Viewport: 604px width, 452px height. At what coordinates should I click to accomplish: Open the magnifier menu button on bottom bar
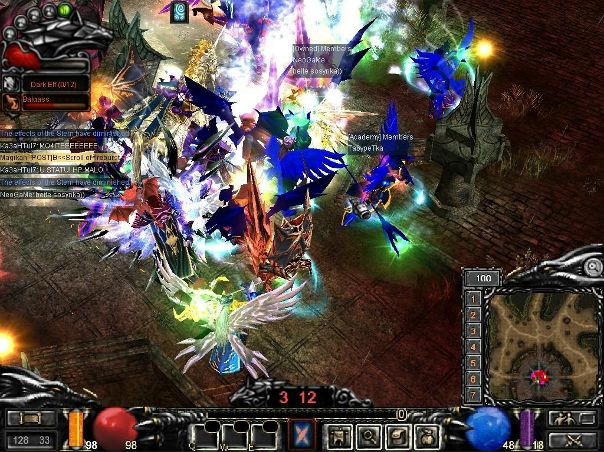368,435
